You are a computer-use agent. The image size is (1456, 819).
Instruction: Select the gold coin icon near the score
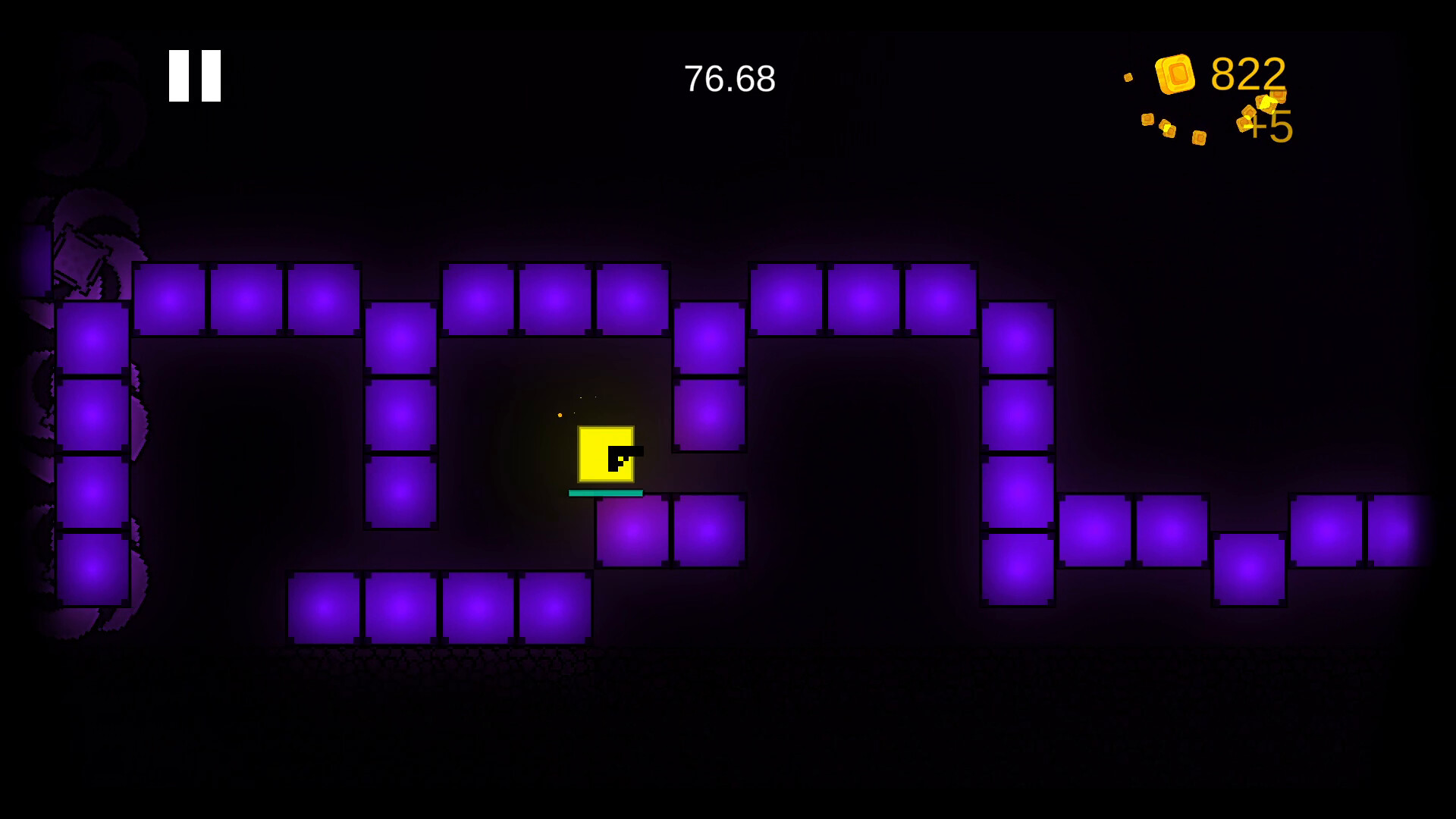[x=1175, y=74]
